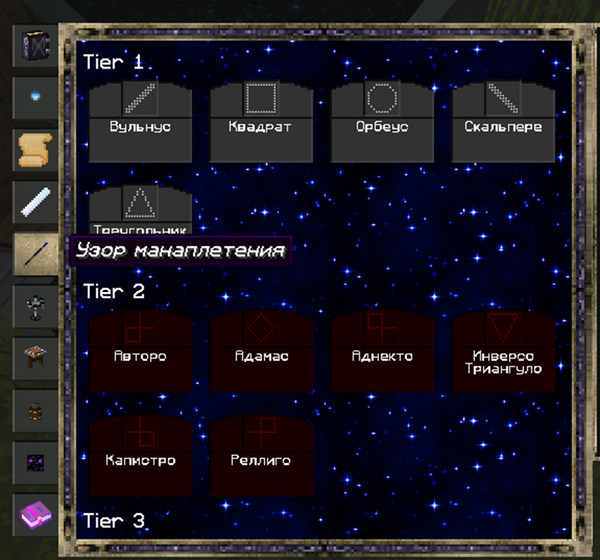Select the locked Адамас diamond pattern
The width and height of the screenshot is (600, 560).
click(x=261, y=350)
